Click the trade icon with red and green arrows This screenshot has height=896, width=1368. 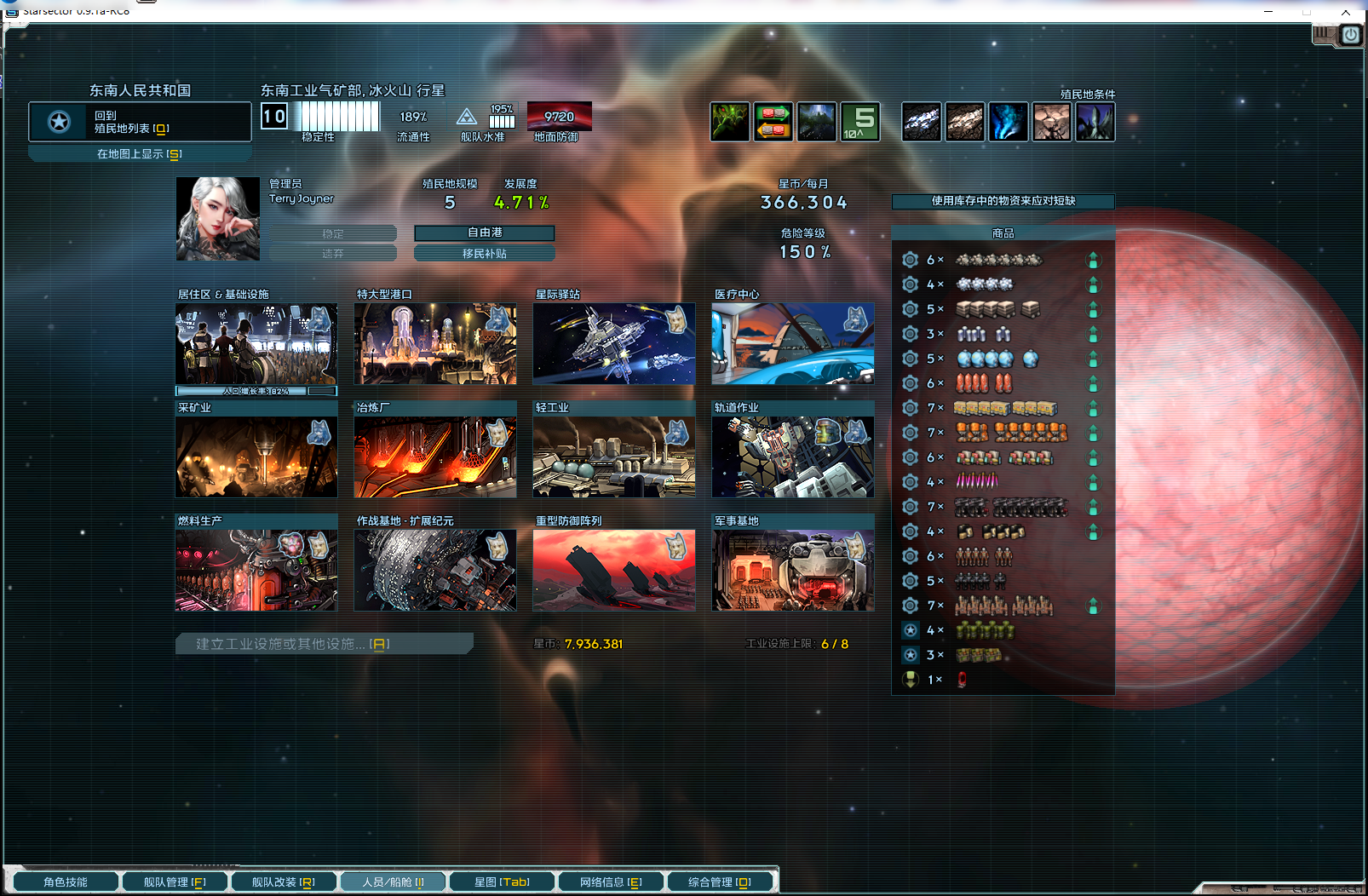tap(773, 121)
